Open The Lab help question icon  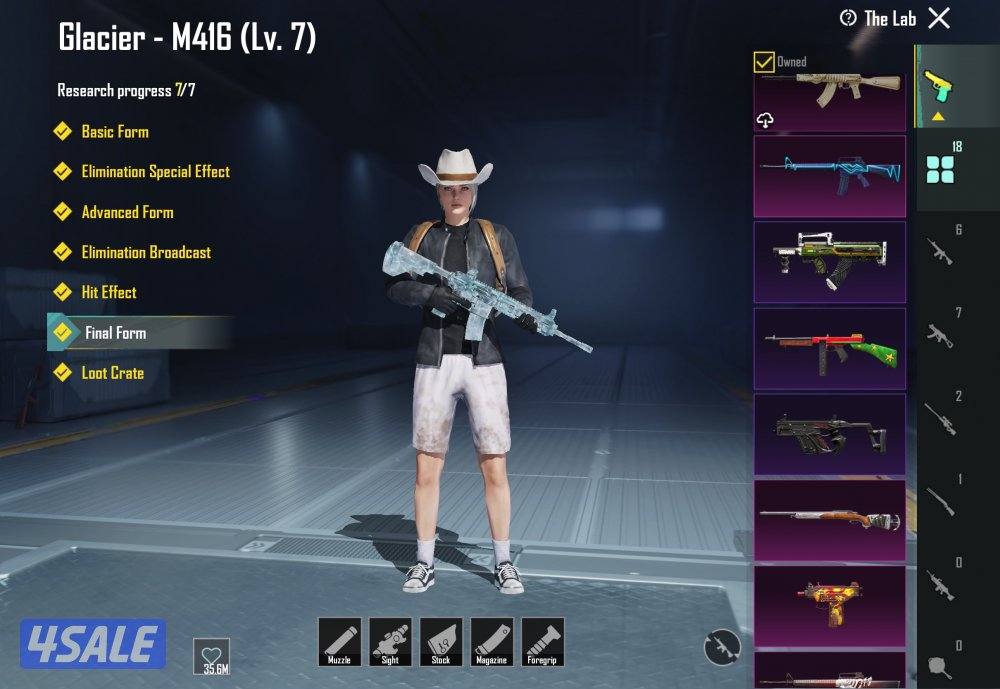tap(848, 18)
